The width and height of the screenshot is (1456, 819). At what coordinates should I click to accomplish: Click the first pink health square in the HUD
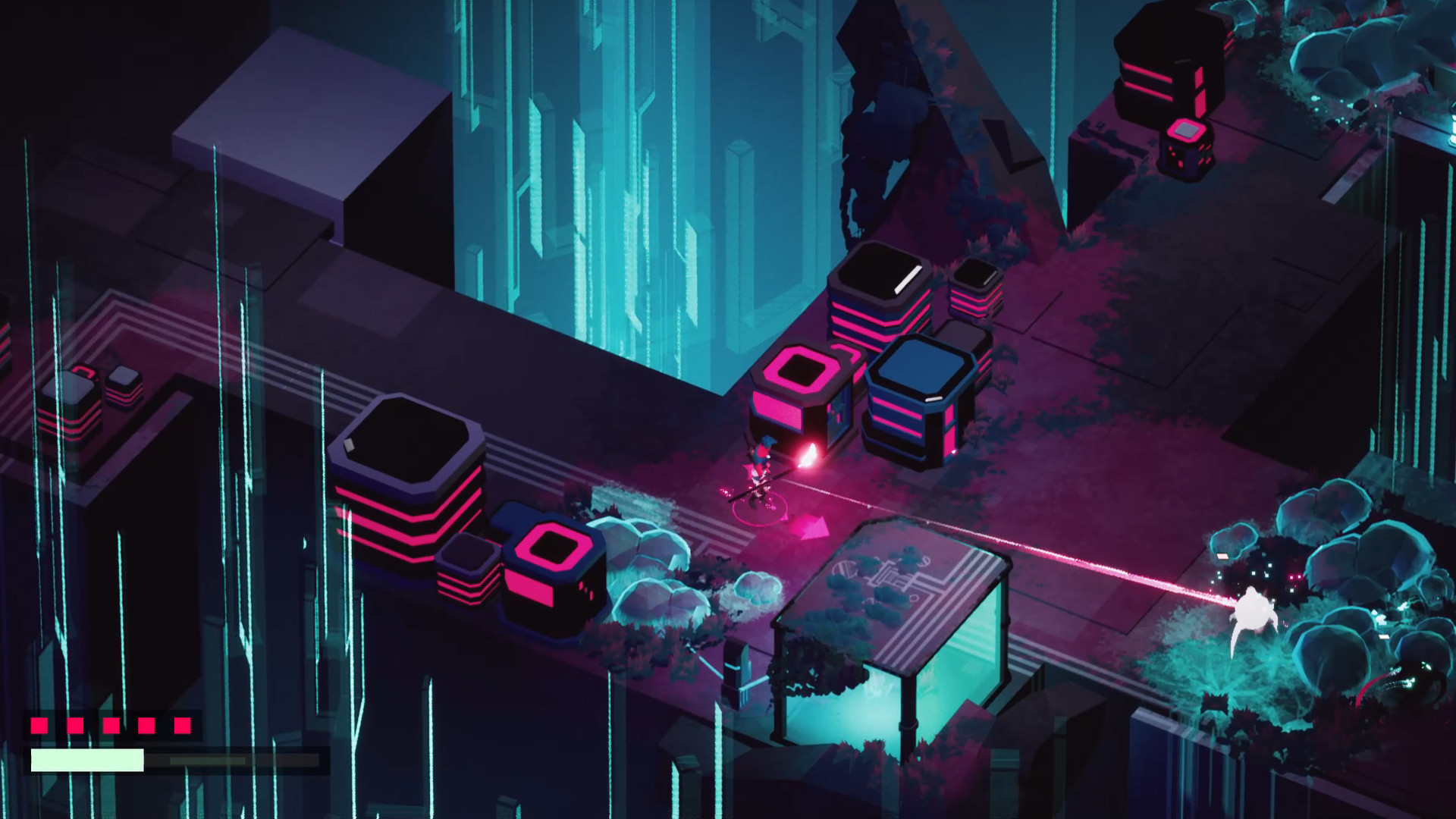(39, 725)
